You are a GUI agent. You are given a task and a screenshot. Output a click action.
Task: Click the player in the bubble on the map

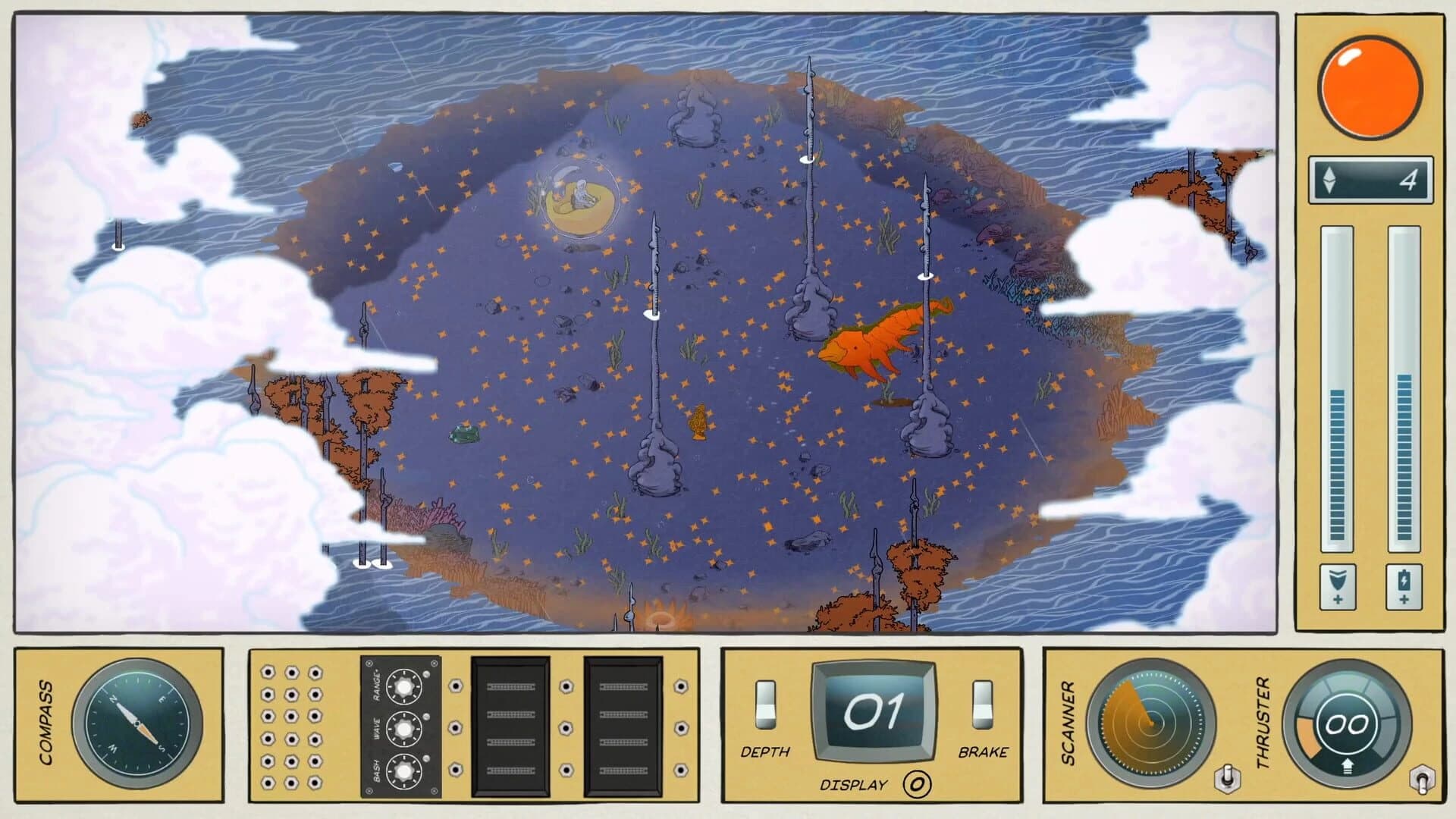pyautogui.click(x=581, y=190)
